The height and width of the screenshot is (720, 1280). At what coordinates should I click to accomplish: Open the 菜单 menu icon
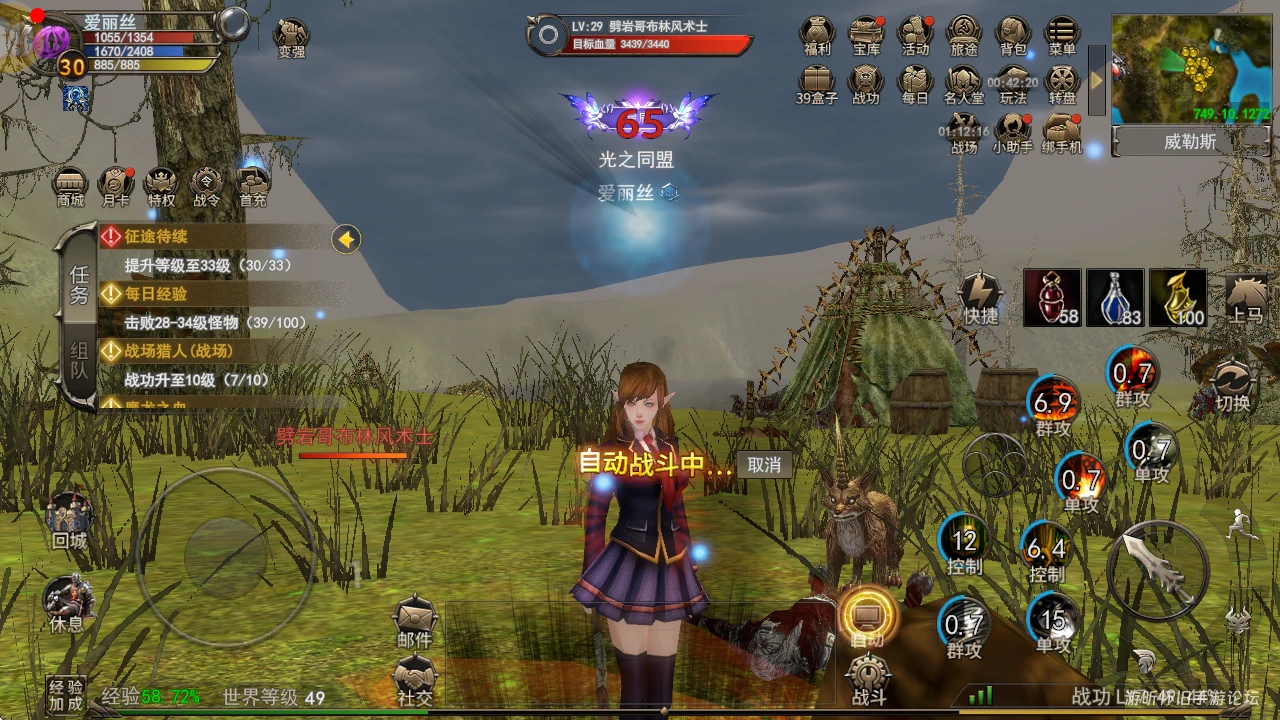point(1062,34)
